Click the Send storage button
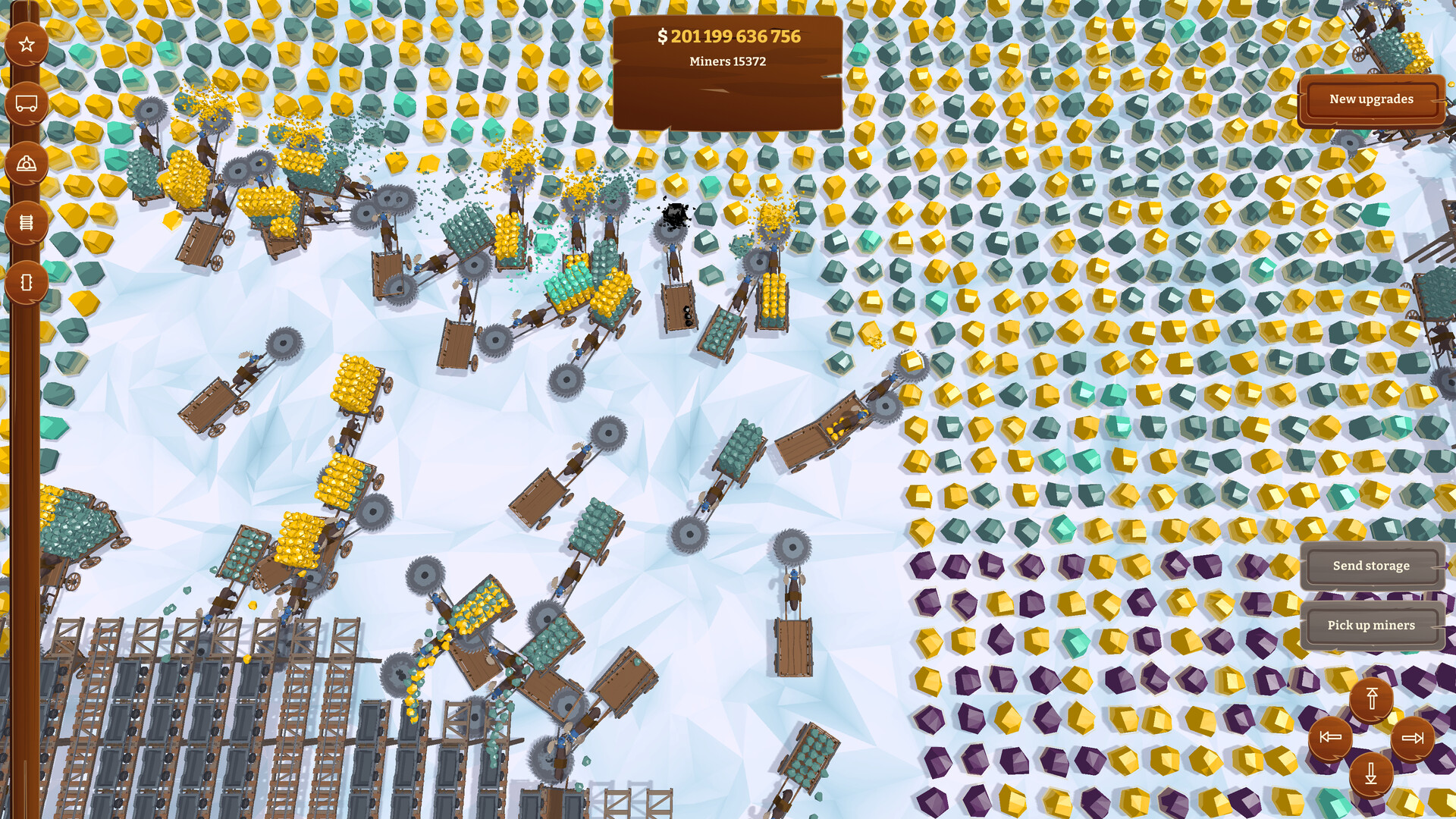 1372,566
